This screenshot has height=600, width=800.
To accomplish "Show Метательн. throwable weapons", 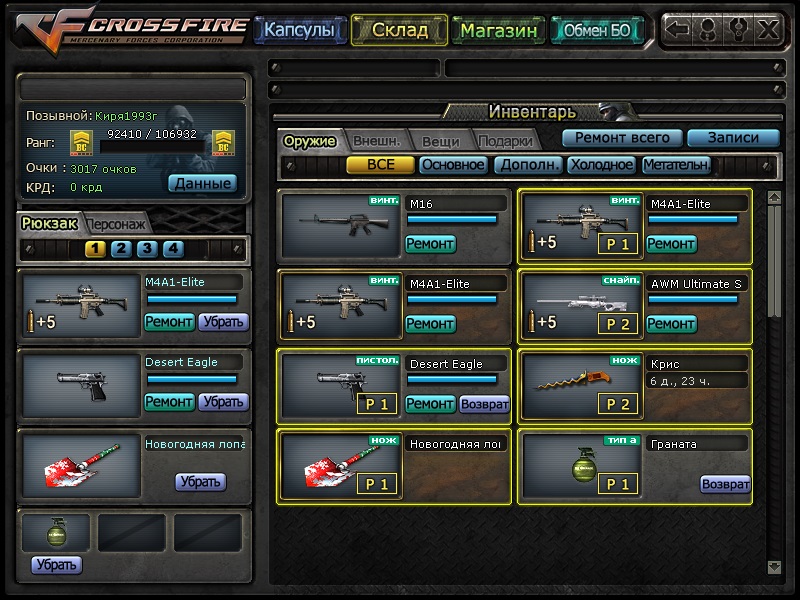I will [676, 165].
